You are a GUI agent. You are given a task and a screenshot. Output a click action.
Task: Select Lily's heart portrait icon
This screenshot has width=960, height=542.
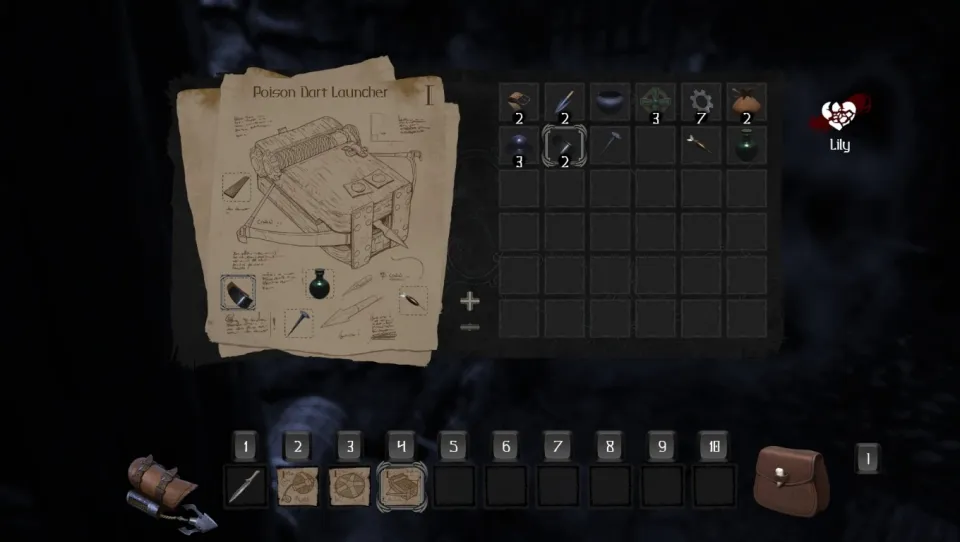838,118
